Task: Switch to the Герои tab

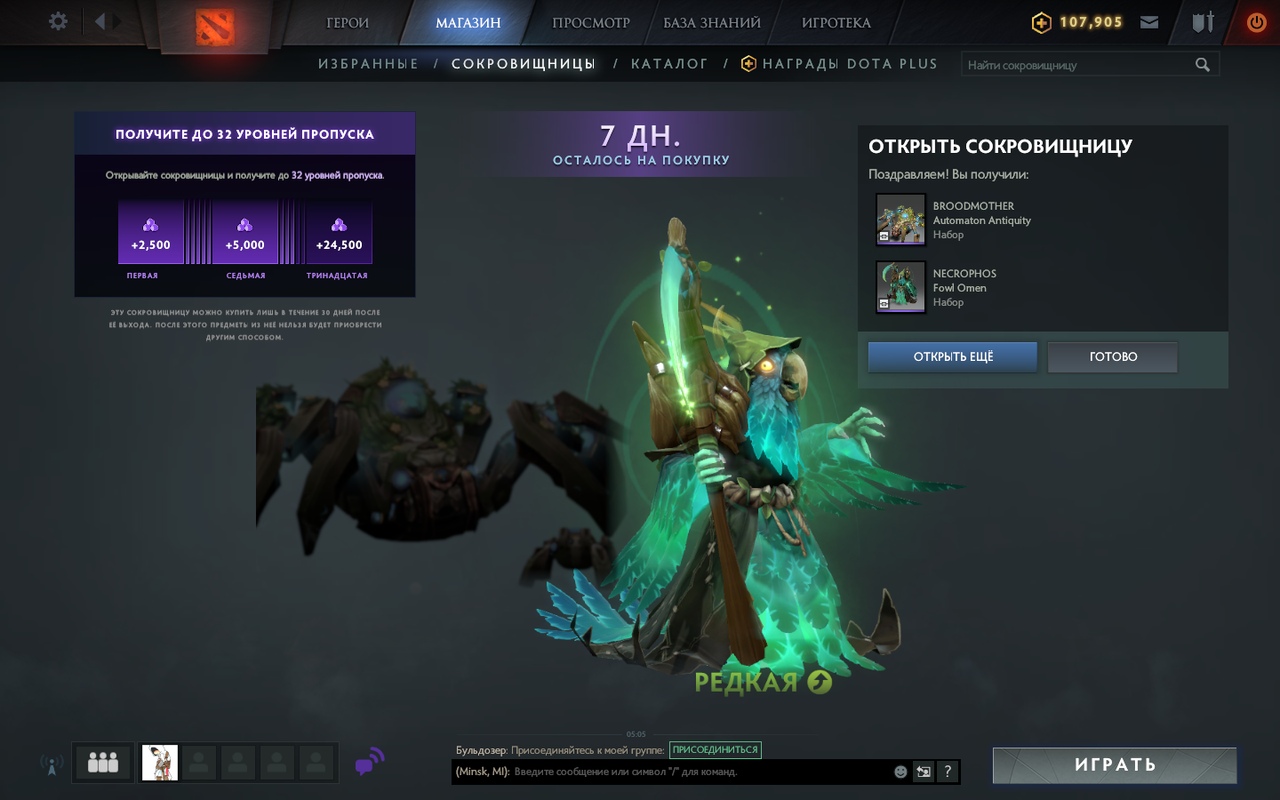Action: pos(347,22)
